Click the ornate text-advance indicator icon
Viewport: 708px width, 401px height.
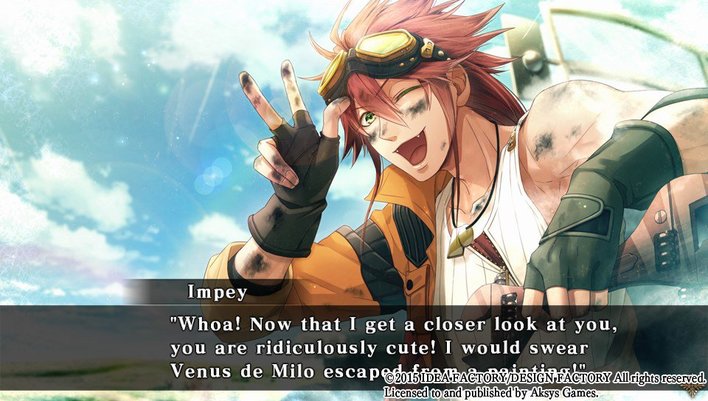[x=692, y=392]
